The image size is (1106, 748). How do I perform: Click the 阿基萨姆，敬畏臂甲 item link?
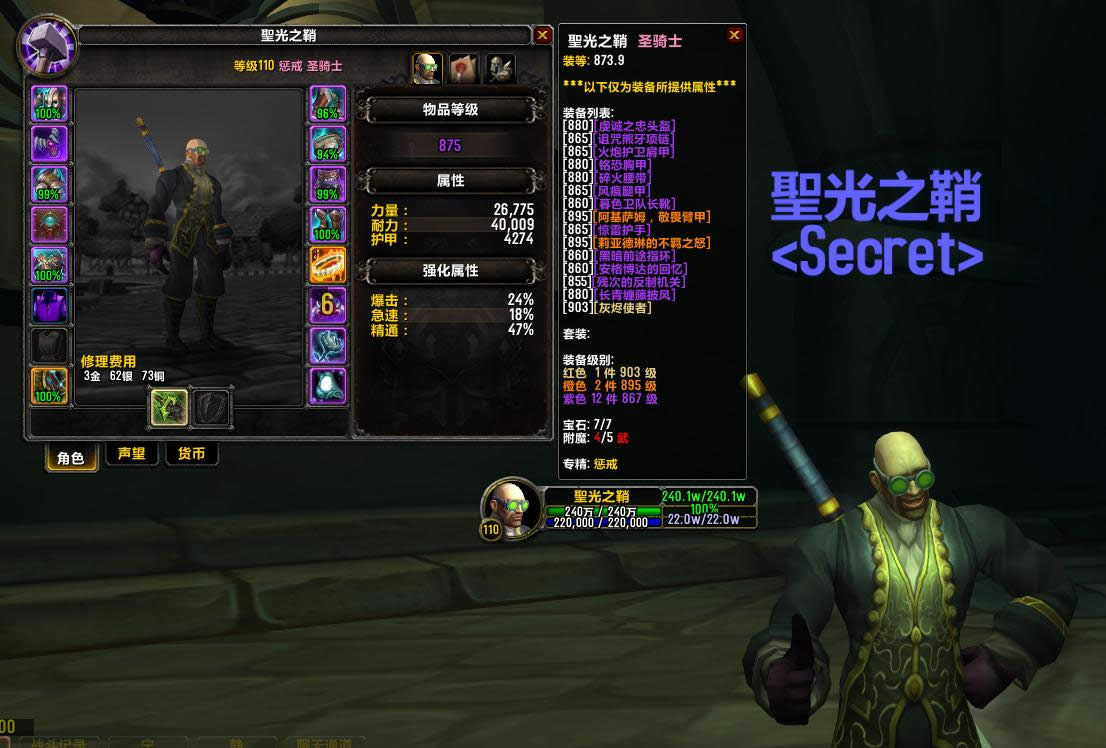[652, 217]
